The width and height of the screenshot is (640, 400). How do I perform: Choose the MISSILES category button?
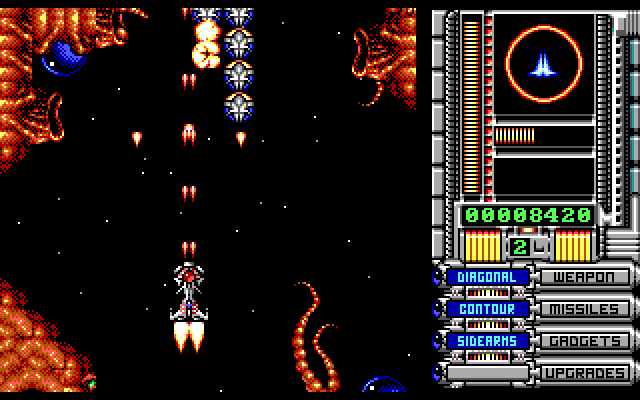point(586,309)
